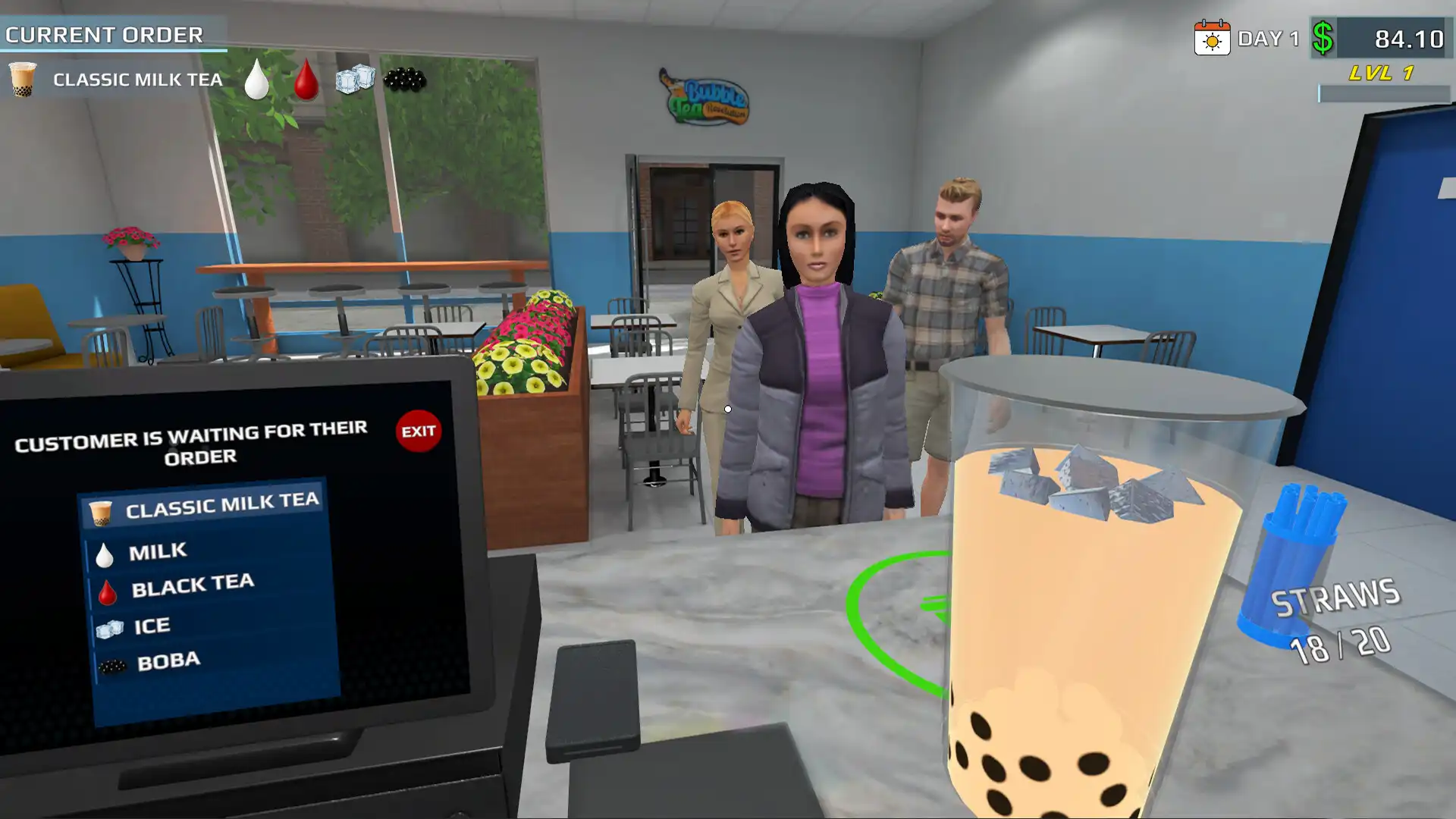The image size is (1456, 819).
Task: Click the calendar sun icon near DAY 1
Action: (1212, 36)
